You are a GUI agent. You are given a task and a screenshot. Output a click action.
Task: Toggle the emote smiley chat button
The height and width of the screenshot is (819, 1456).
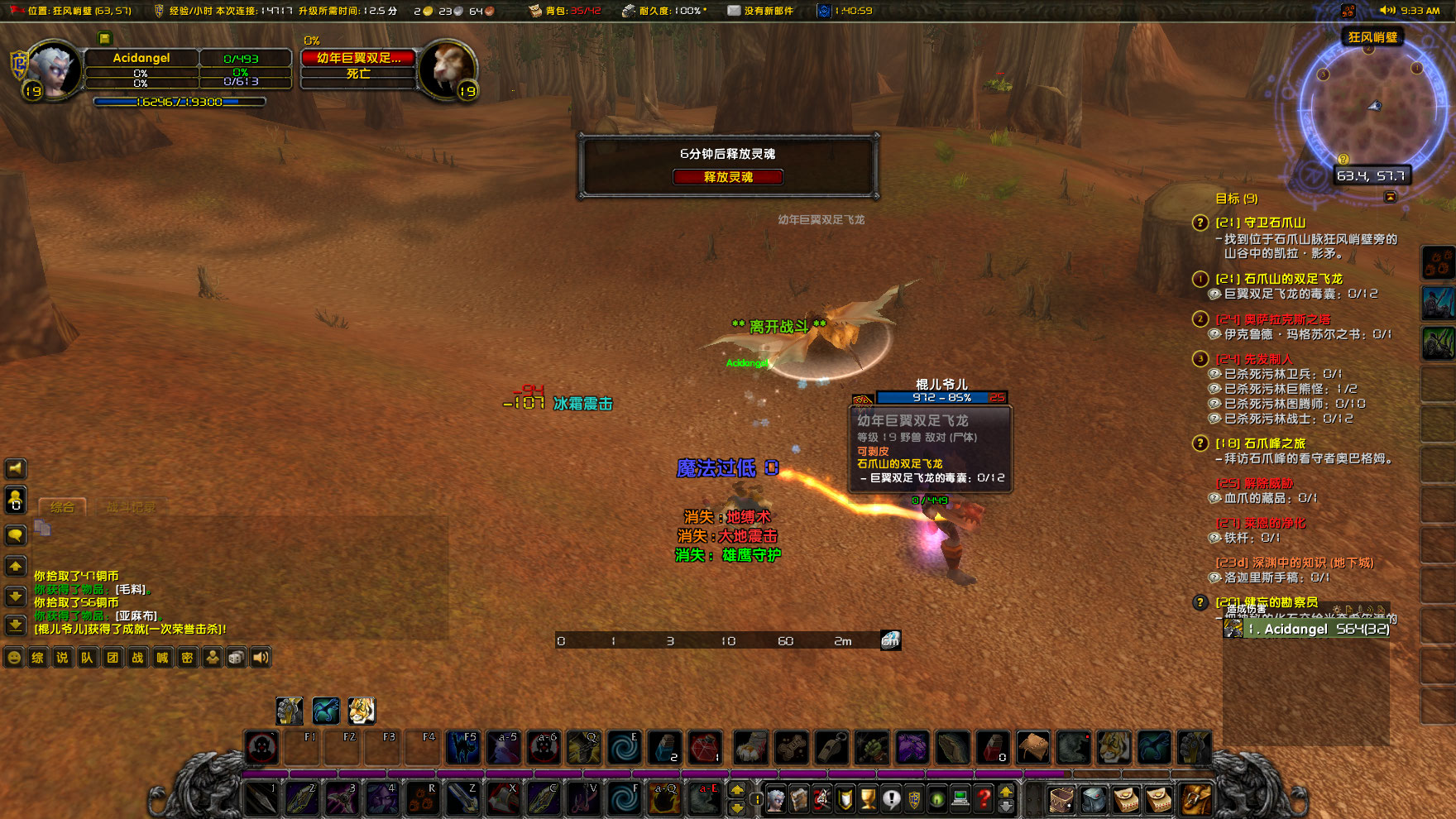click(14, 658)
